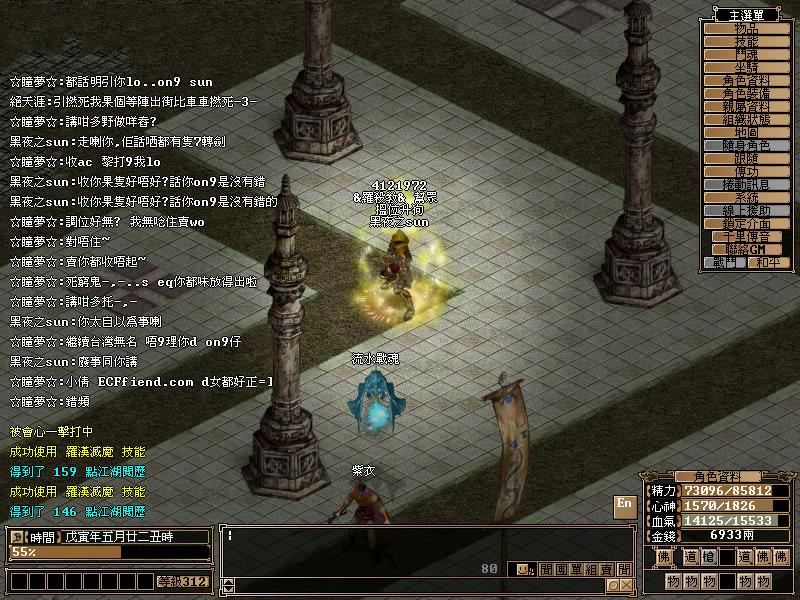Close the chat input with the X button

coord(626,585)
